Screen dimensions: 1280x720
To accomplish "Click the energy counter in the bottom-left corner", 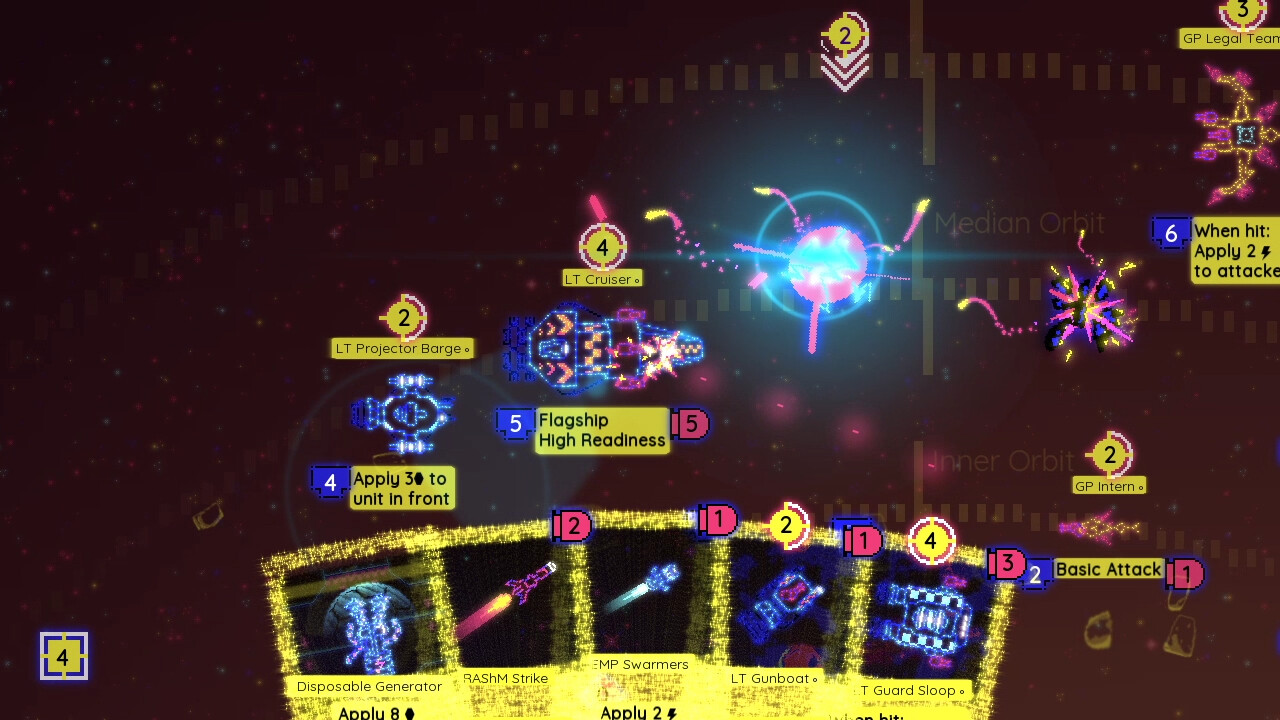I will click(64, 657).
